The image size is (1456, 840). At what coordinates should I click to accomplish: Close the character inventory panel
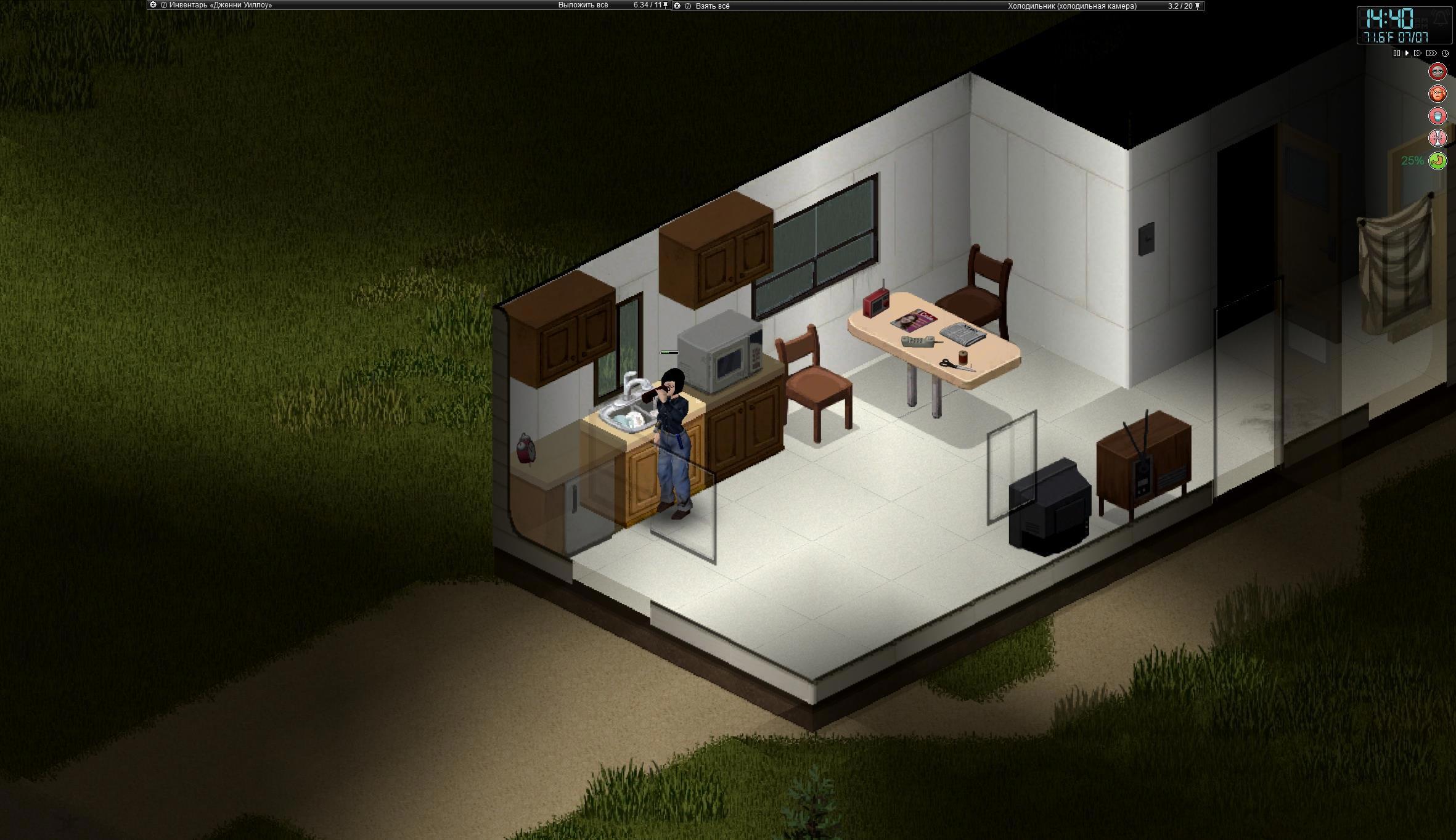pyautogui.click(x=153, y=5)
